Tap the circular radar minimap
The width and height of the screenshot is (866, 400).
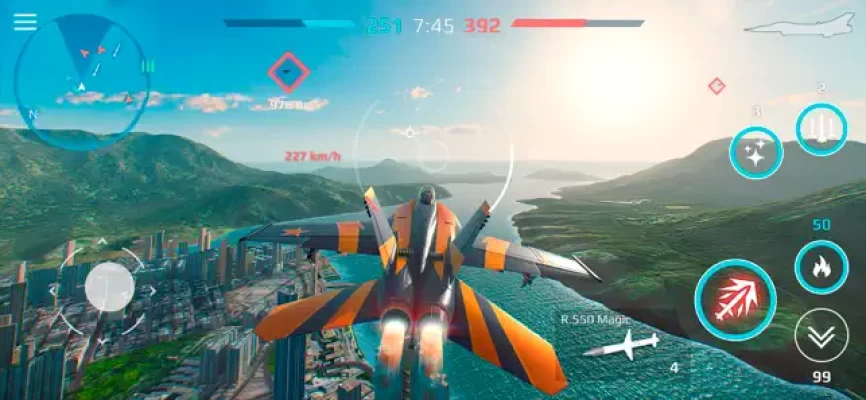coord(82,81)
